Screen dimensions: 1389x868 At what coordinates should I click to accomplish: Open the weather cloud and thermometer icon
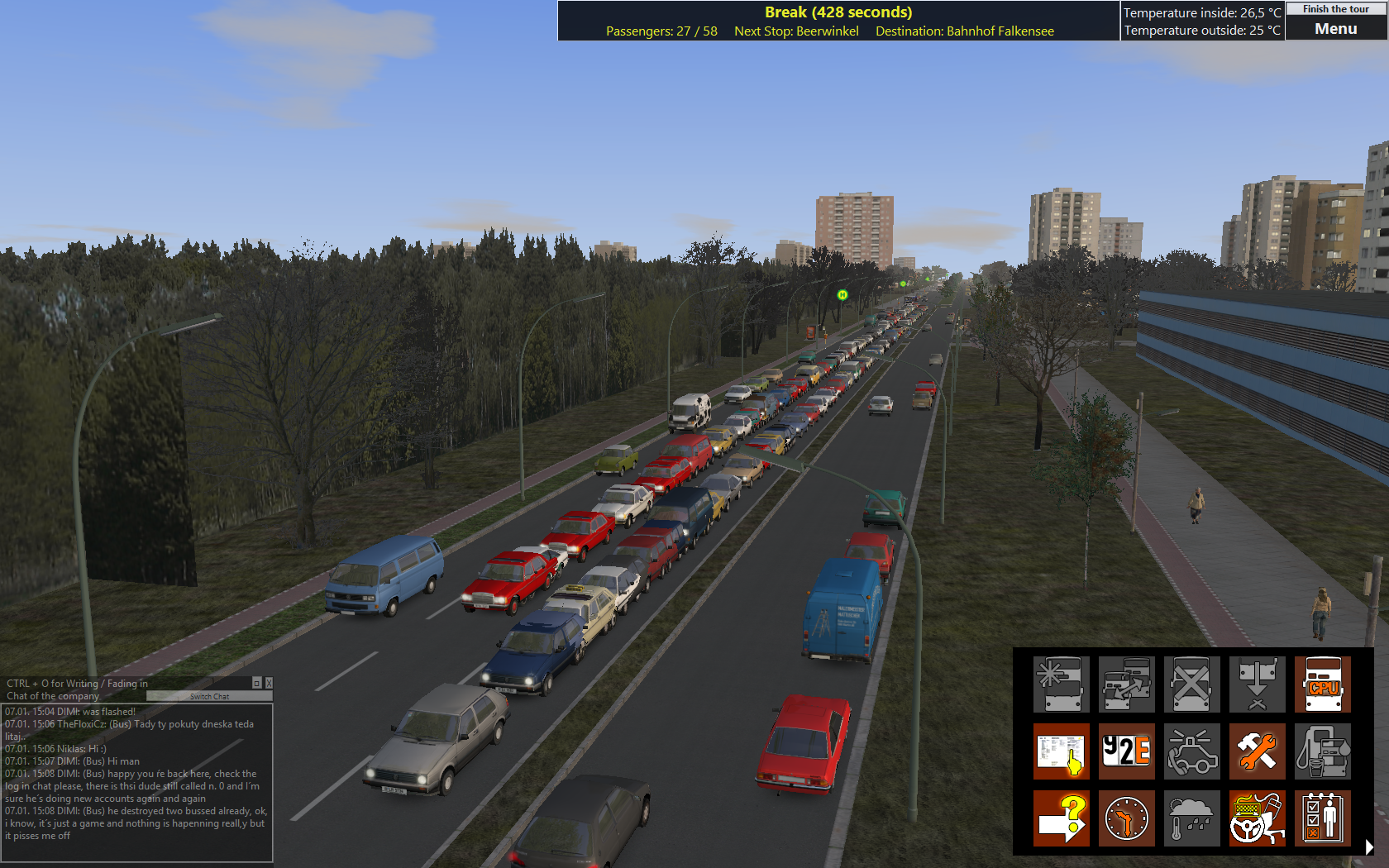tap(1191, 818)
